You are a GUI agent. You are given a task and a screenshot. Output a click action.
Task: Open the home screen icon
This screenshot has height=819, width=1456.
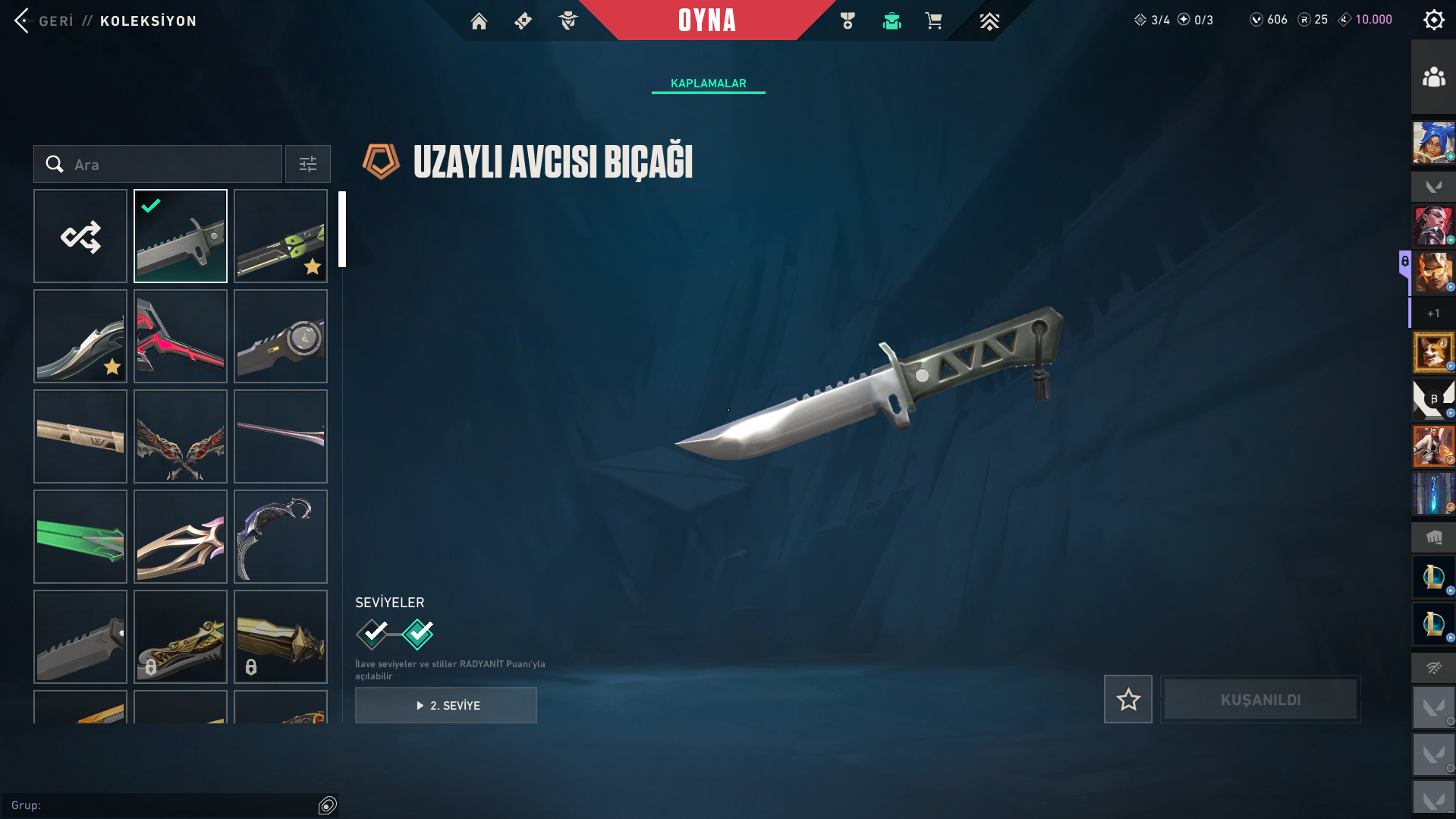click(x=479, y=21)
